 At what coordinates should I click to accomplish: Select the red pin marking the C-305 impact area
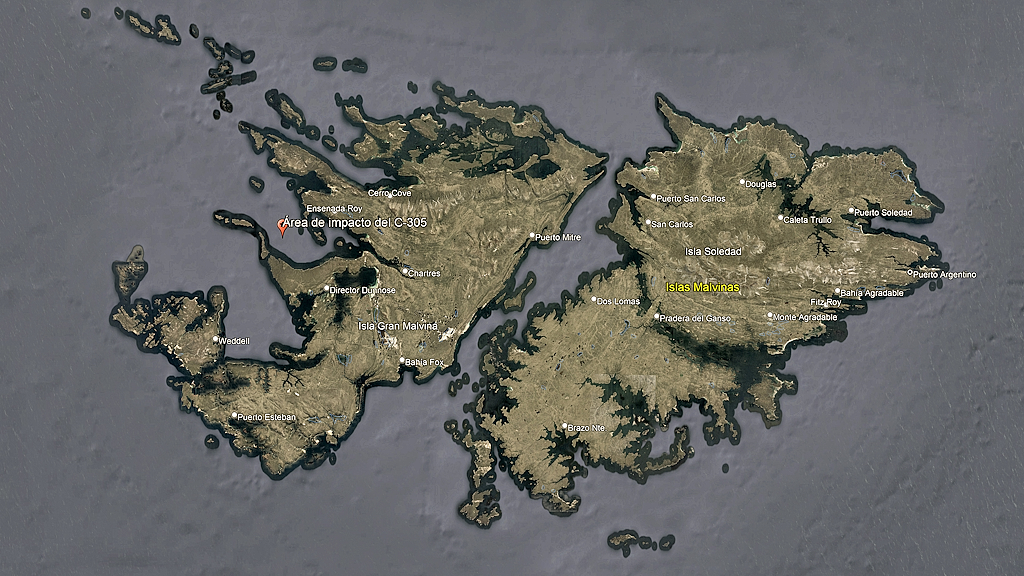(x=282, y=227)
